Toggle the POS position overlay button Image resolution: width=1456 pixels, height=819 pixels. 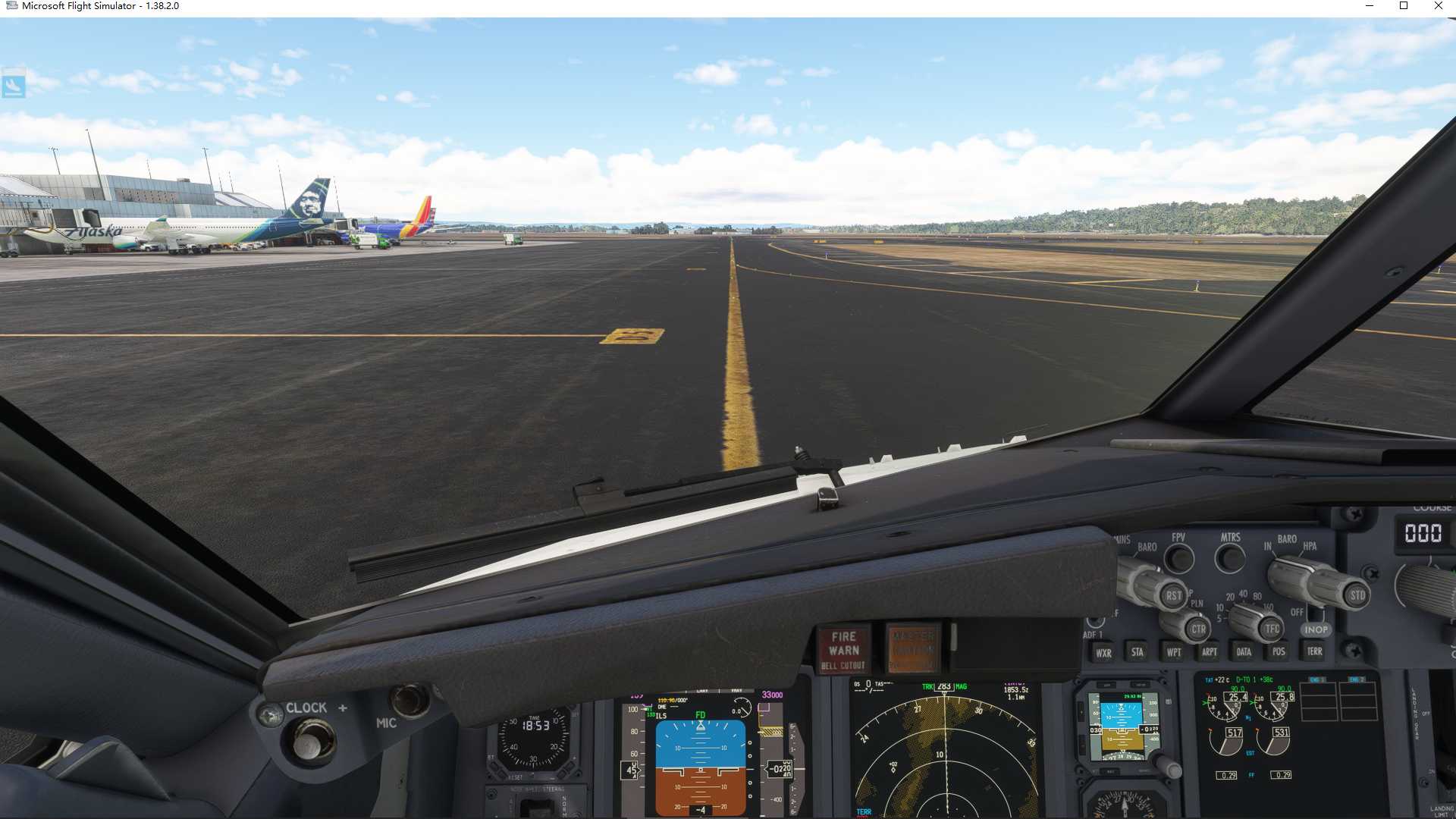[x=1279, y=652]
